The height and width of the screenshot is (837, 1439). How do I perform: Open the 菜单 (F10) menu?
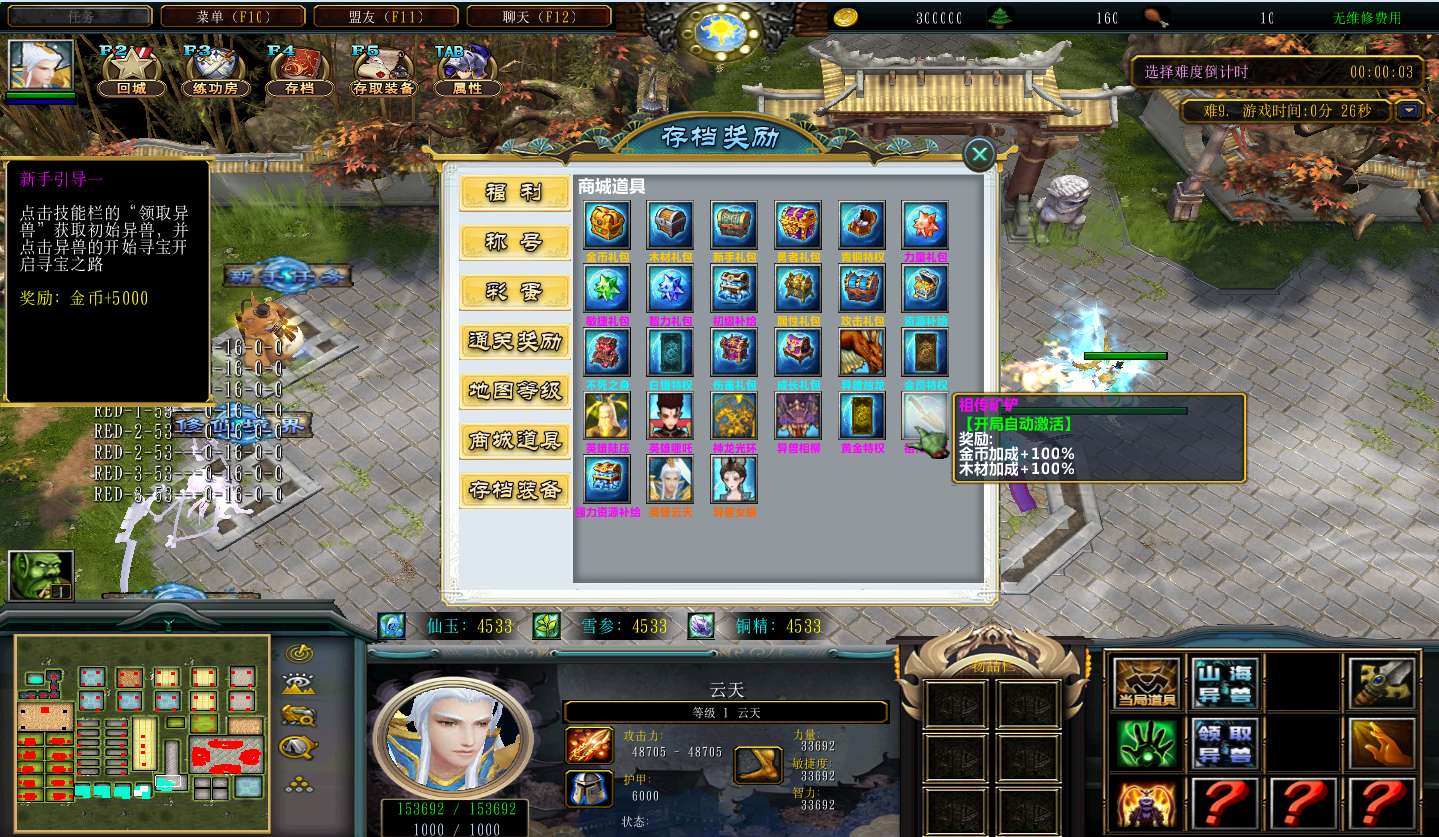[x=234, y=16]
